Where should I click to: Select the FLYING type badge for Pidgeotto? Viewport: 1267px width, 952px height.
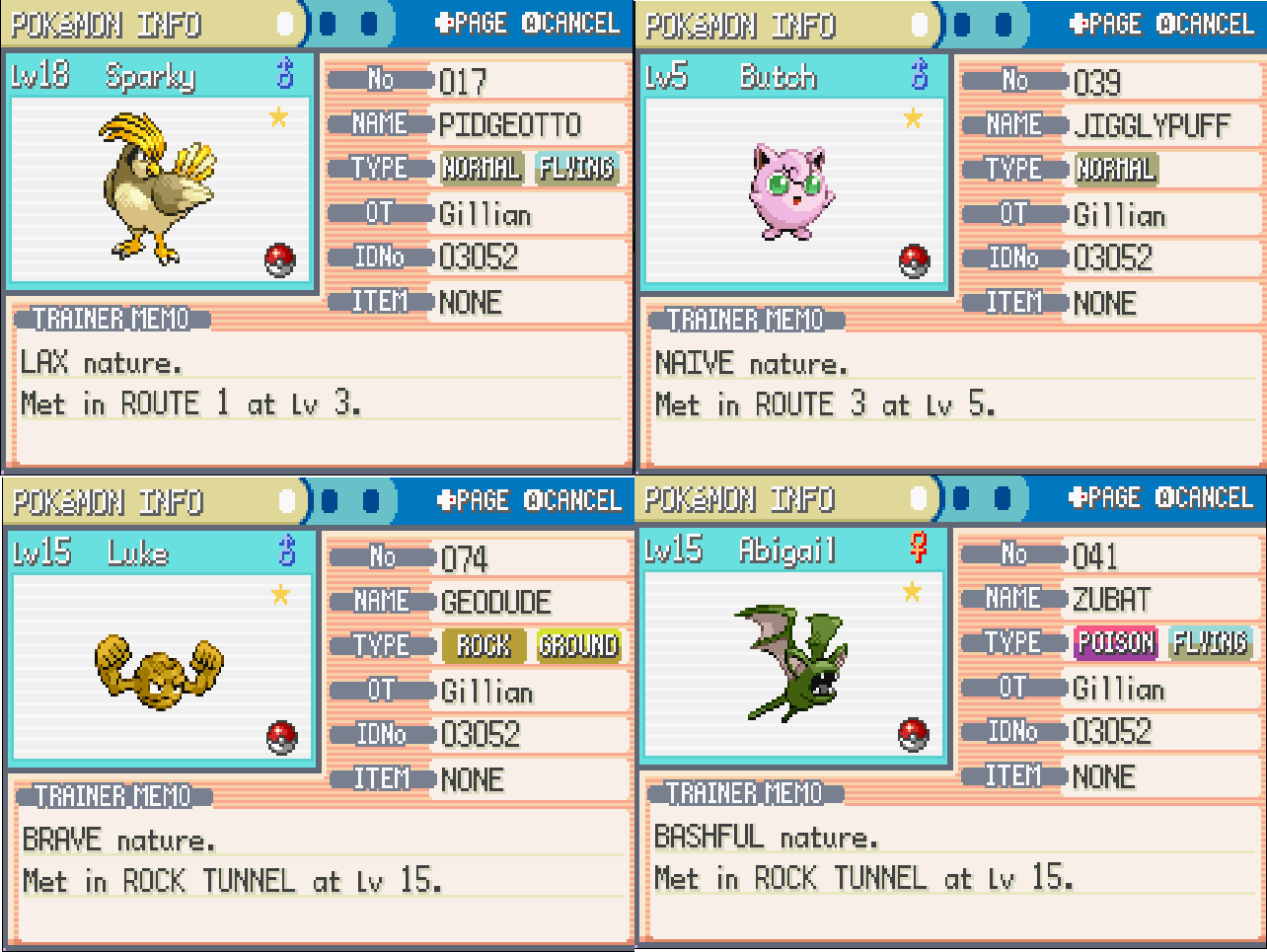click(x=576, y=169)
